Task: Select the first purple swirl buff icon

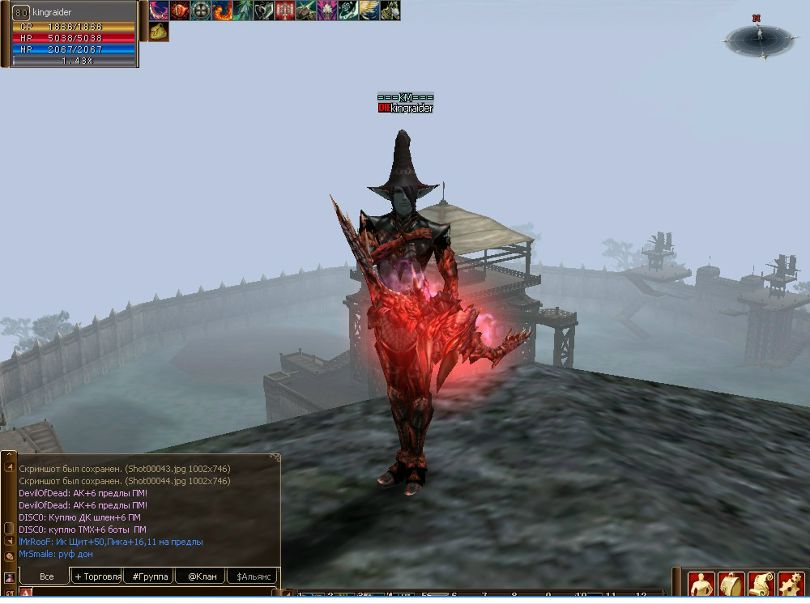Action: coord(159,11)
